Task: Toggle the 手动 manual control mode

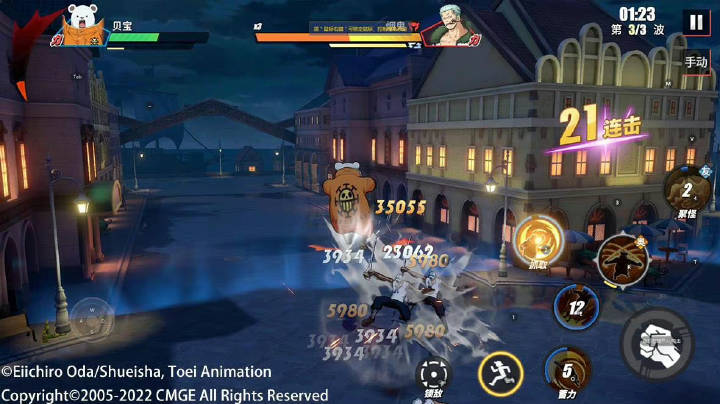Action: pos(696,61)
